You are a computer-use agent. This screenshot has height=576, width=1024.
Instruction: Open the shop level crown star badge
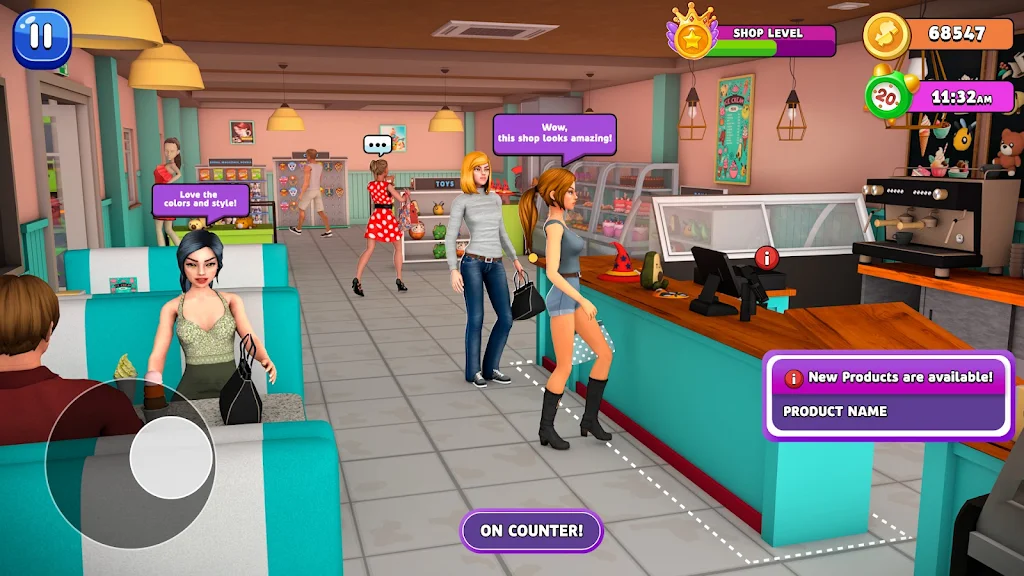click(x=691, y=37)
